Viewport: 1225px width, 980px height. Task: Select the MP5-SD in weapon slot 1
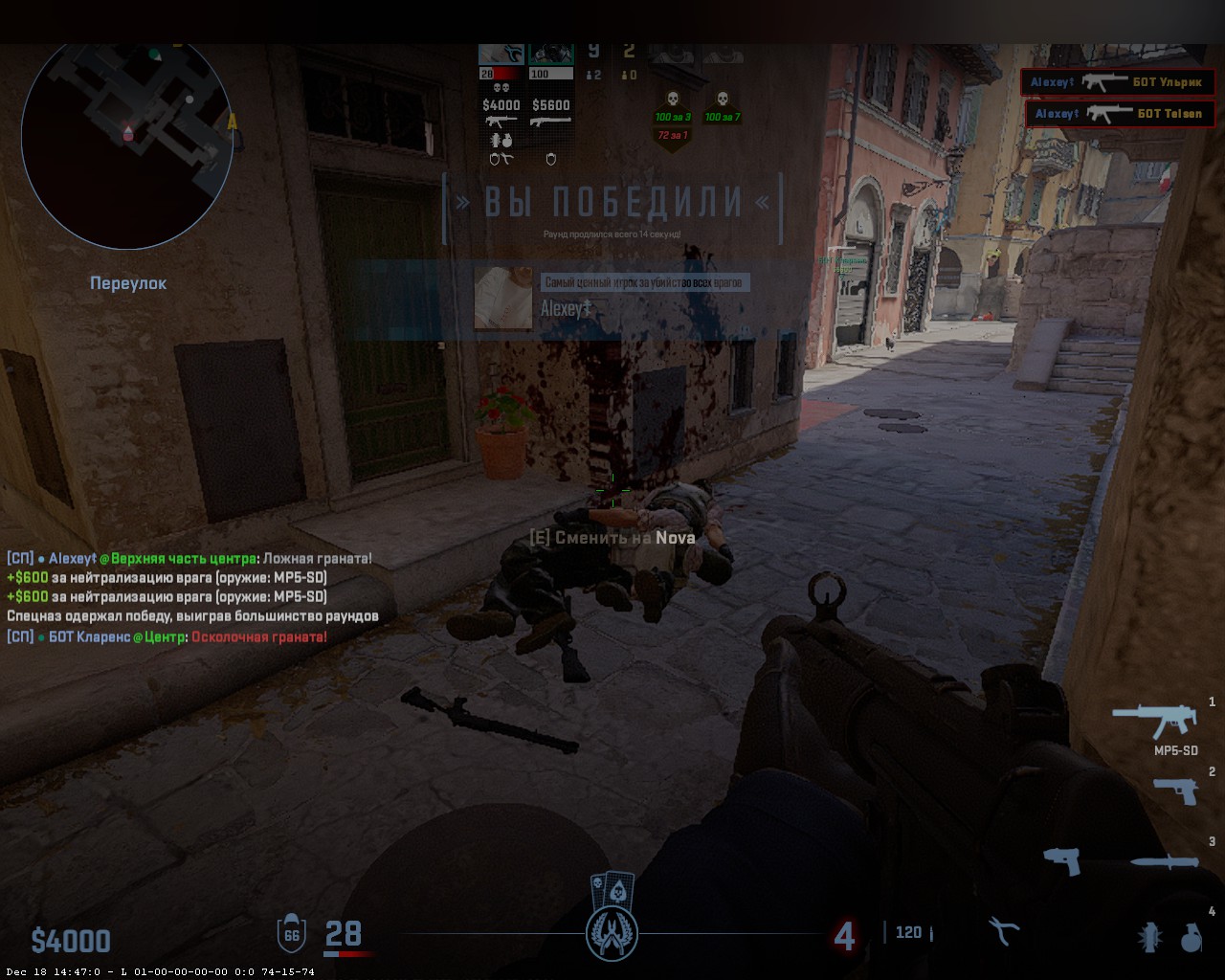click(1153, 718)
